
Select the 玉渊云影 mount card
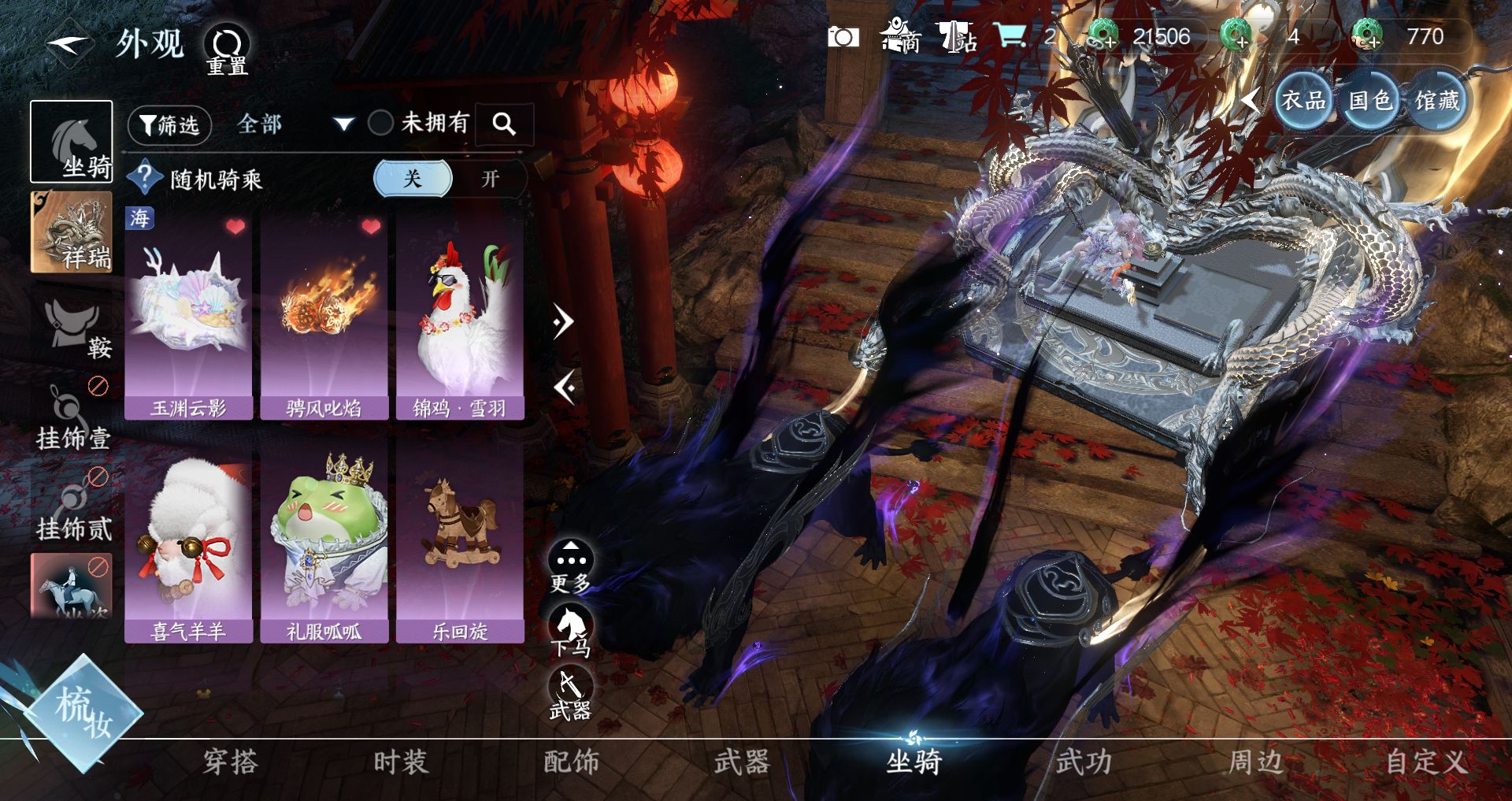coord(188,315)
